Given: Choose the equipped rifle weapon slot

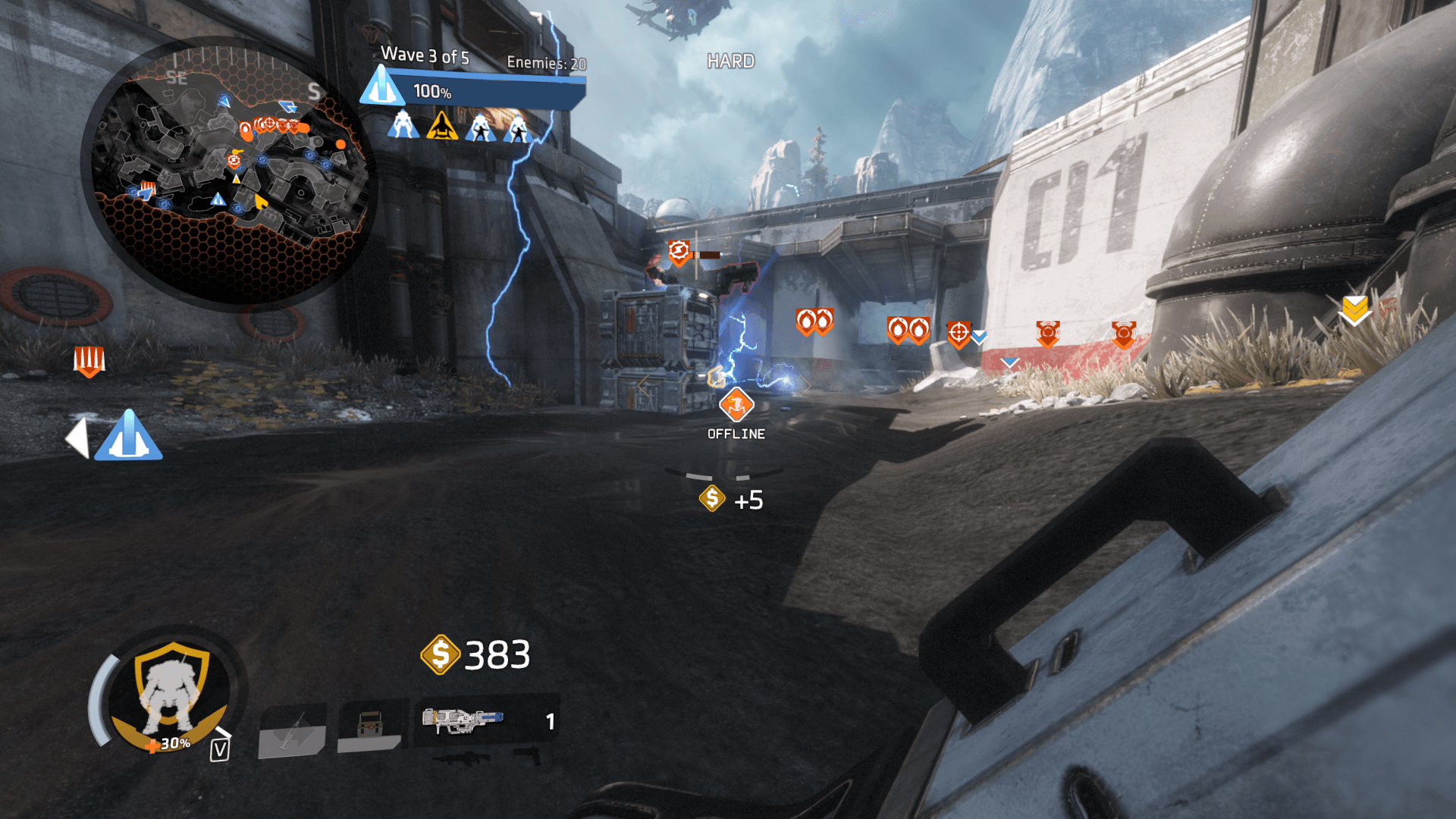Looking at the screenshot, I should click(x=463, y=720).
